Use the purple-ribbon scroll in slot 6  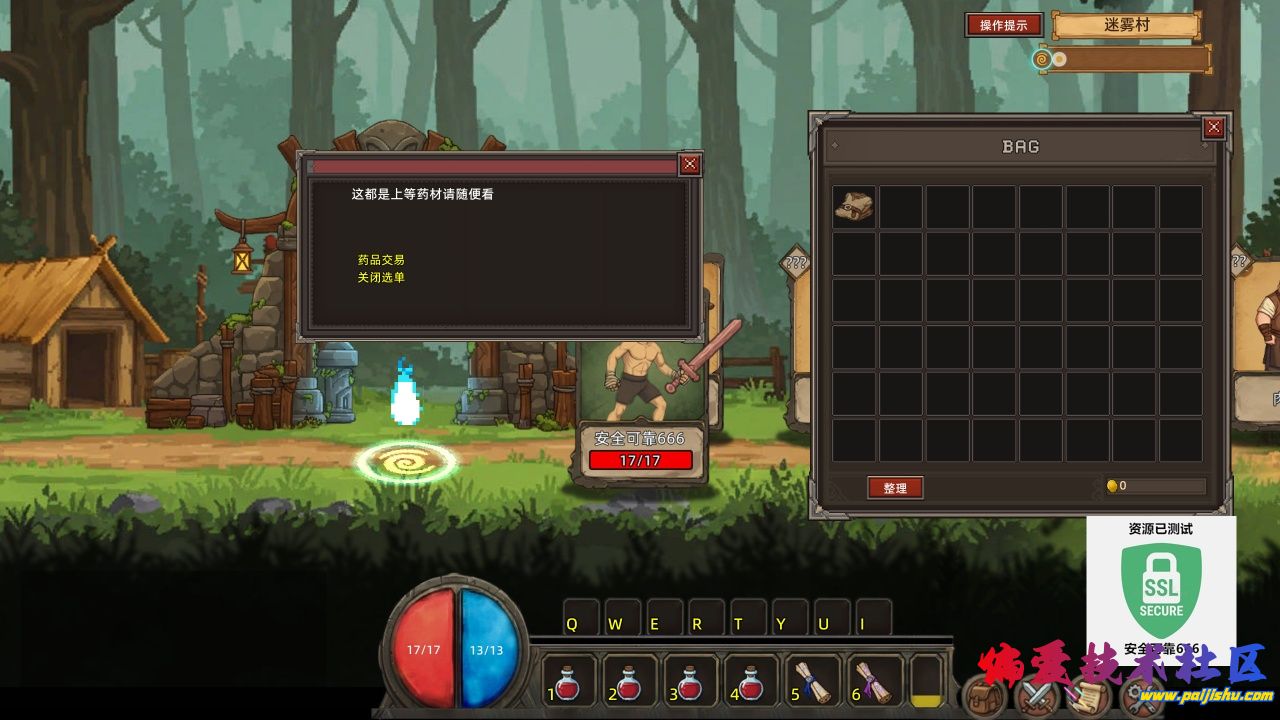click(x=872, y=681)
